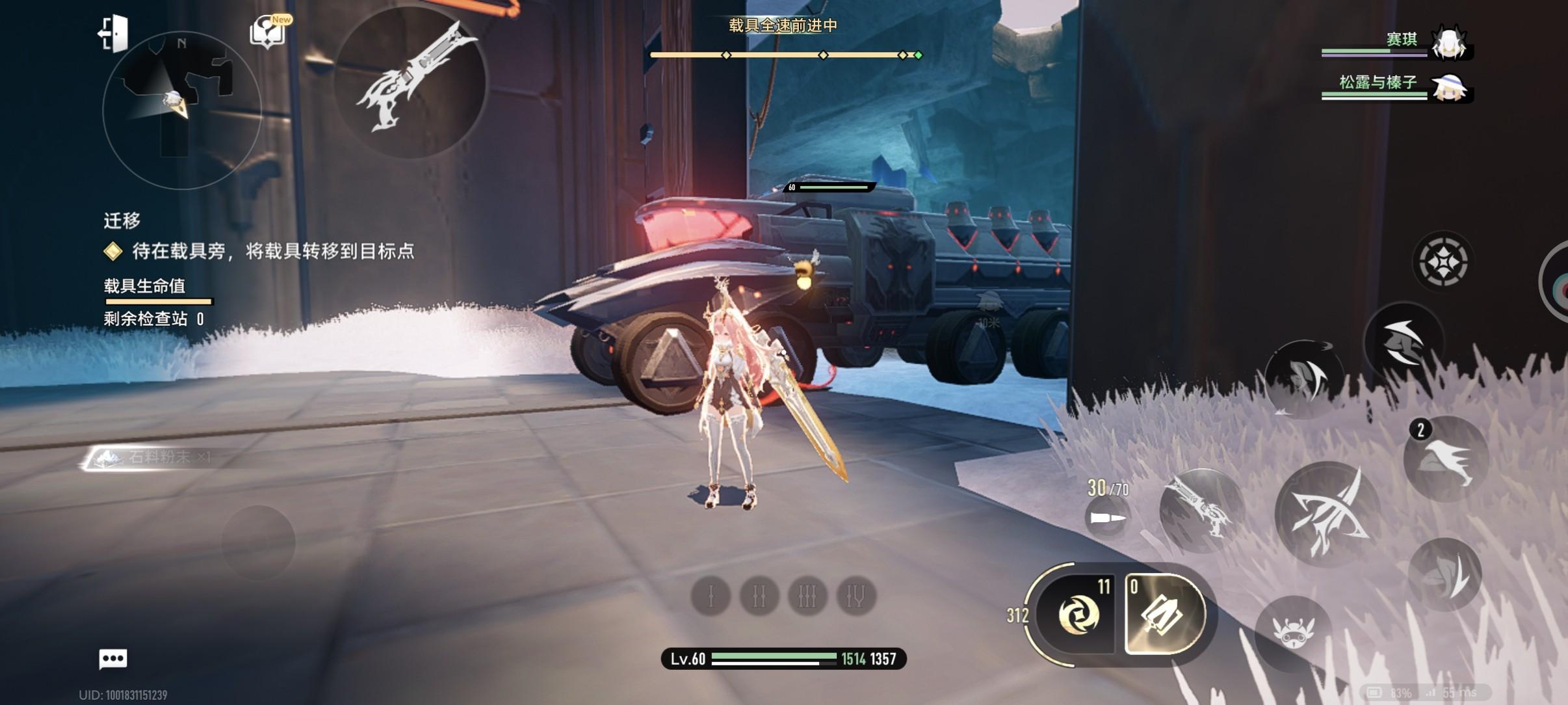
Task: Tap the bullet reload ammo icon
Action: pos(1106,518)
